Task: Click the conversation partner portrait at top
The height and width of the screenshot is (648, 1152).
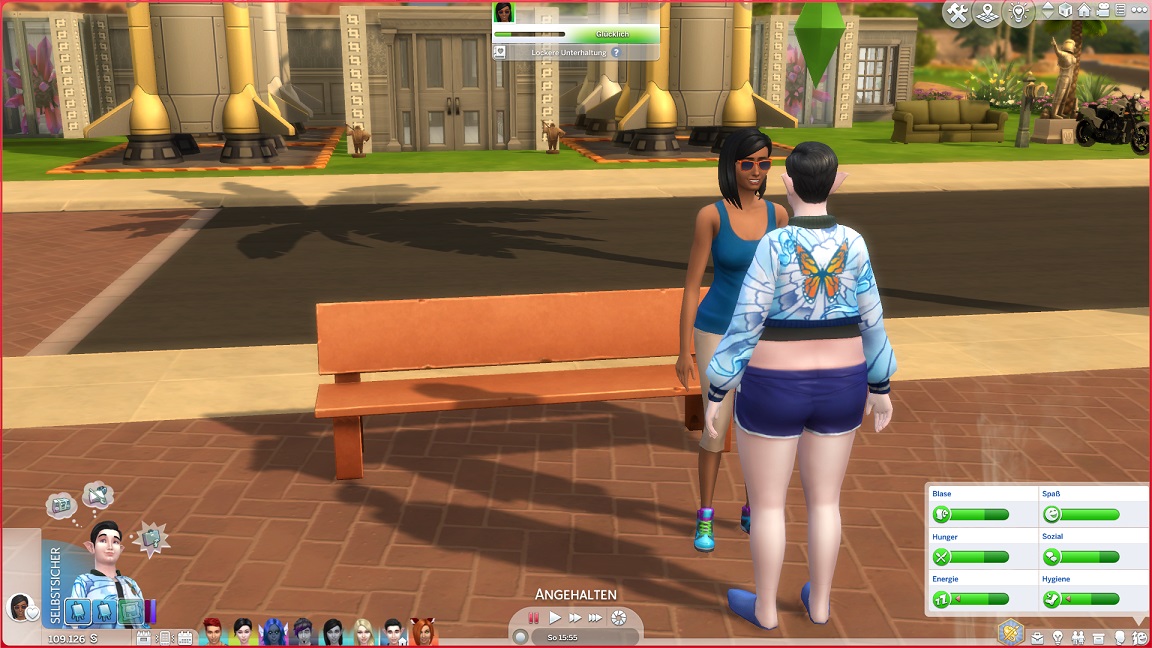Action: tap(504, 12)
